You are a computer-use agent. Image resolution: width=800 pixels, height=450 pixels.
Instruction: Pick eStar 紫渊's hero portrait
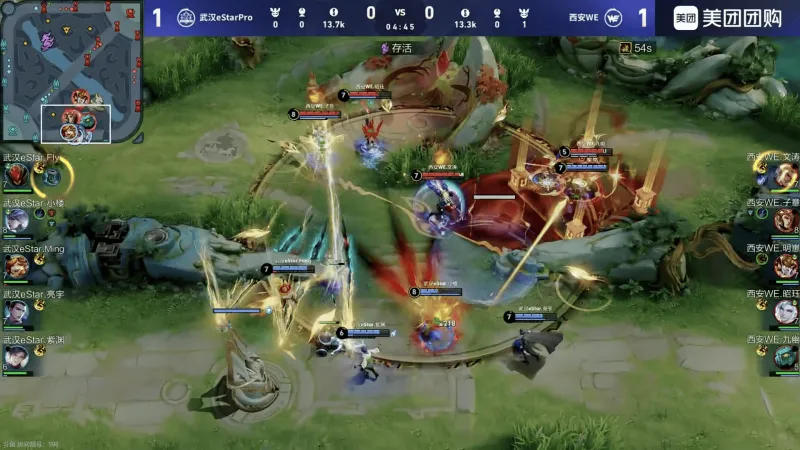click(x=17, y=357)
